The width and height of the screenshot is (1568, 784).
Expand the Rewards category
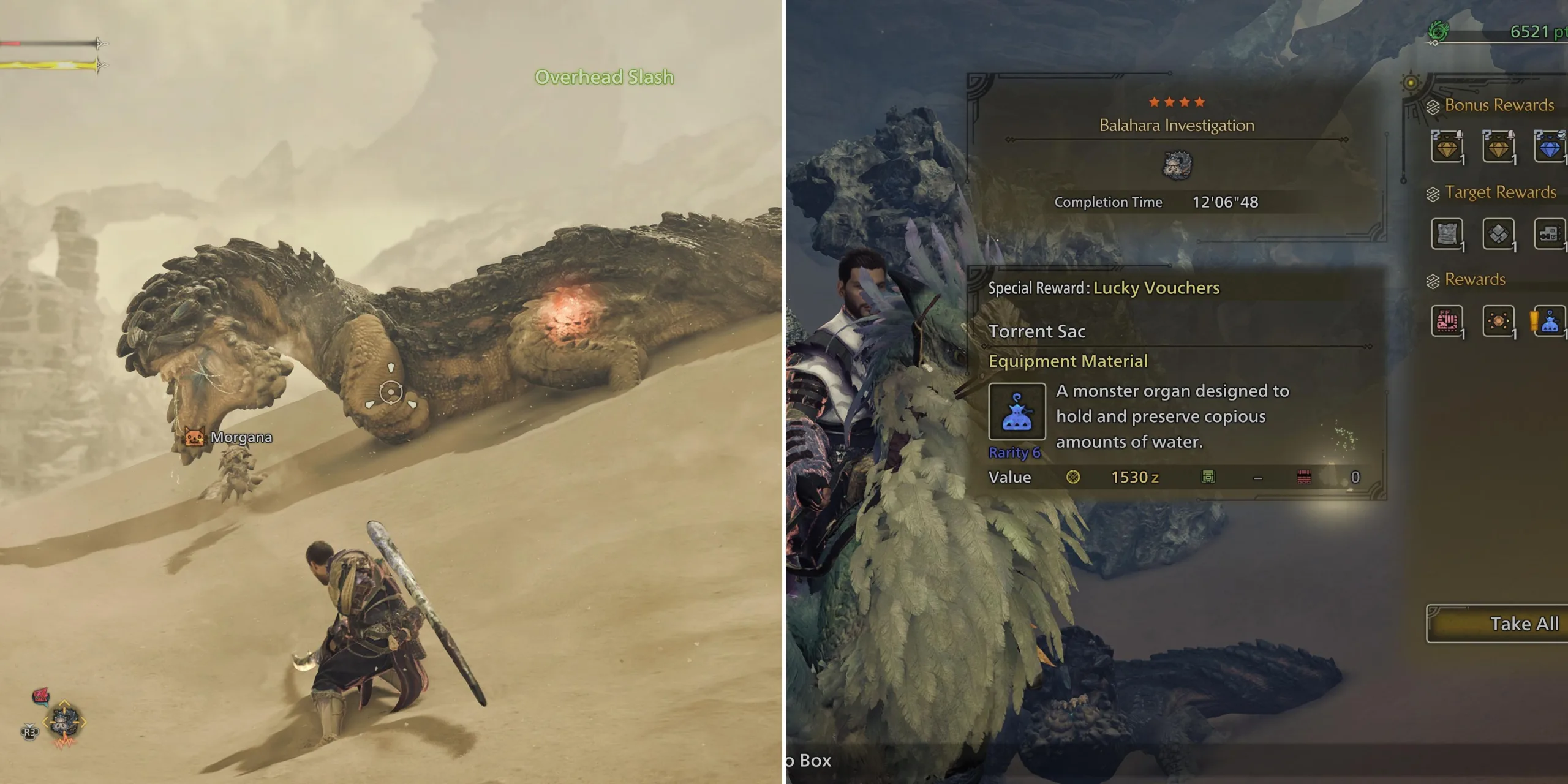(1472, 279)
